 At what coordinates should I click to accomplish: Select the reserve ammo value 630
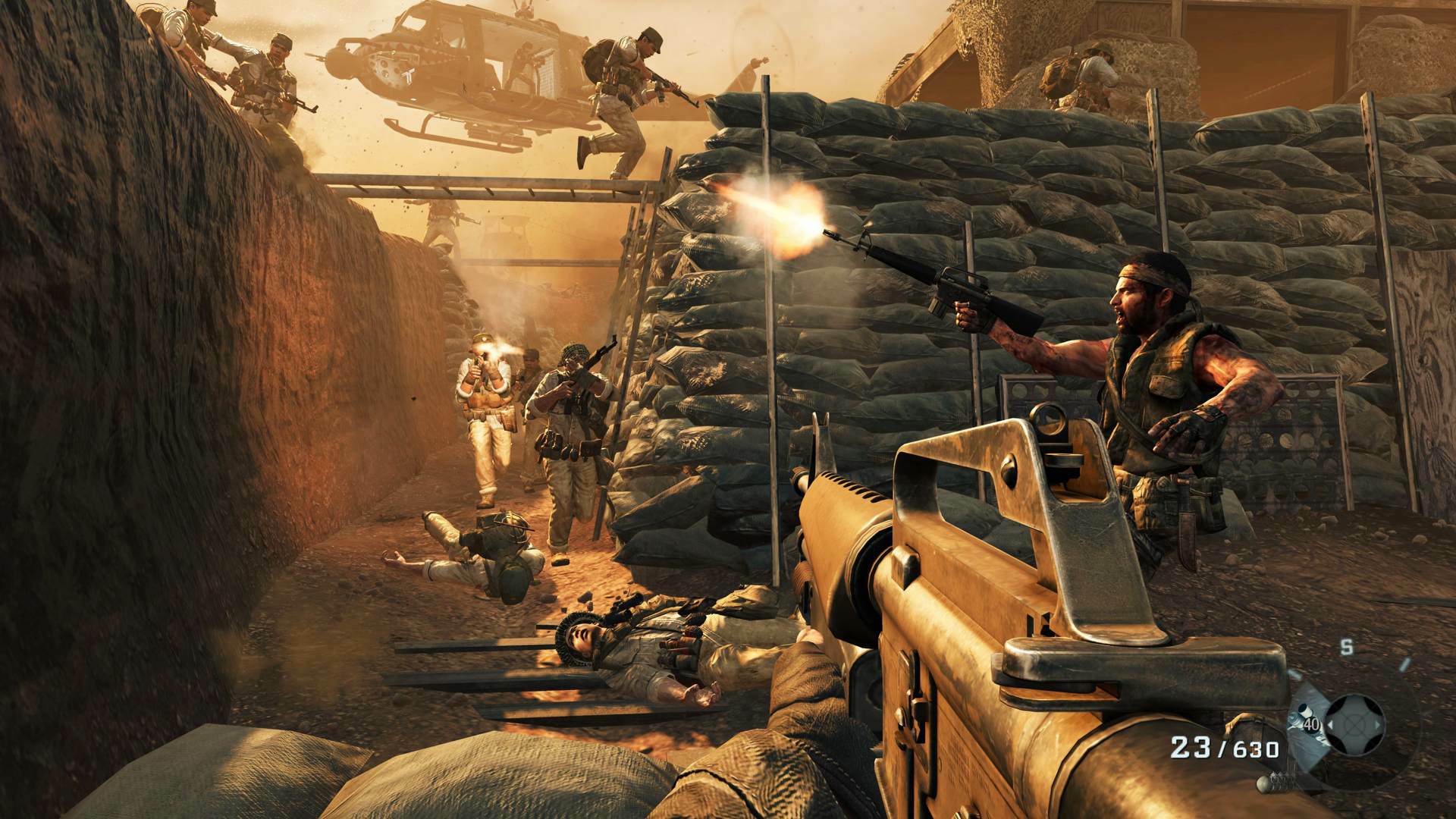(1255, 747)
